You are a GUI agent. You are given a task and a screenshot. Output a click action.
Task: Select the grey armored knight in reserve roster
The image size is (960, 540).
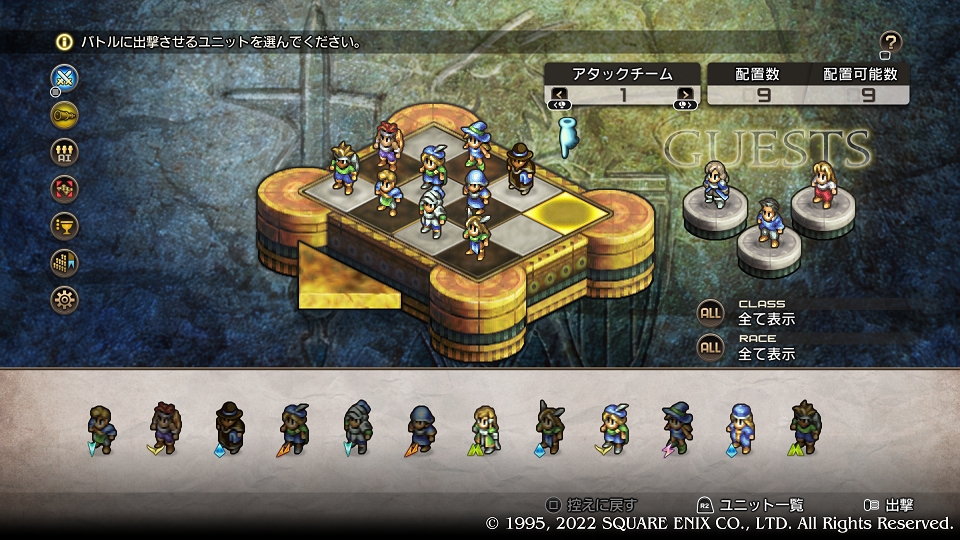[x=357, y=429]
